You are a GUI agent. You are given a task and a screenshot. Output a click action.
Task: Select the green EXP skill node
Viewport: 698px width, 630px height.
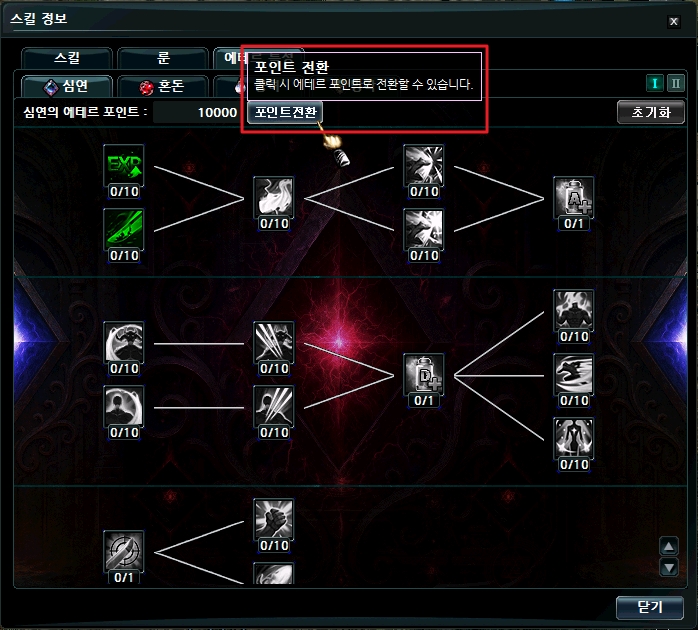pyautogui.click(x=124, y=165)
